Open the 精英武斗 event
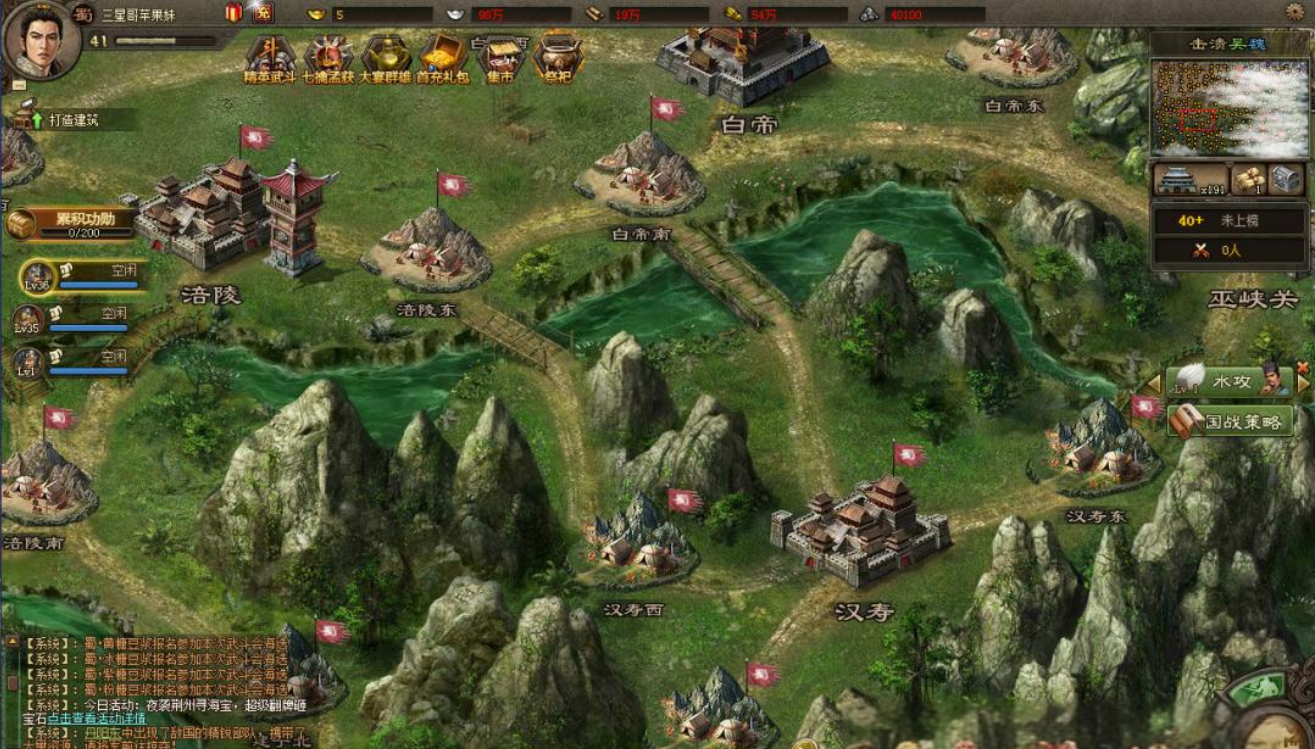 pyautogui.click(x=270, y=58)
